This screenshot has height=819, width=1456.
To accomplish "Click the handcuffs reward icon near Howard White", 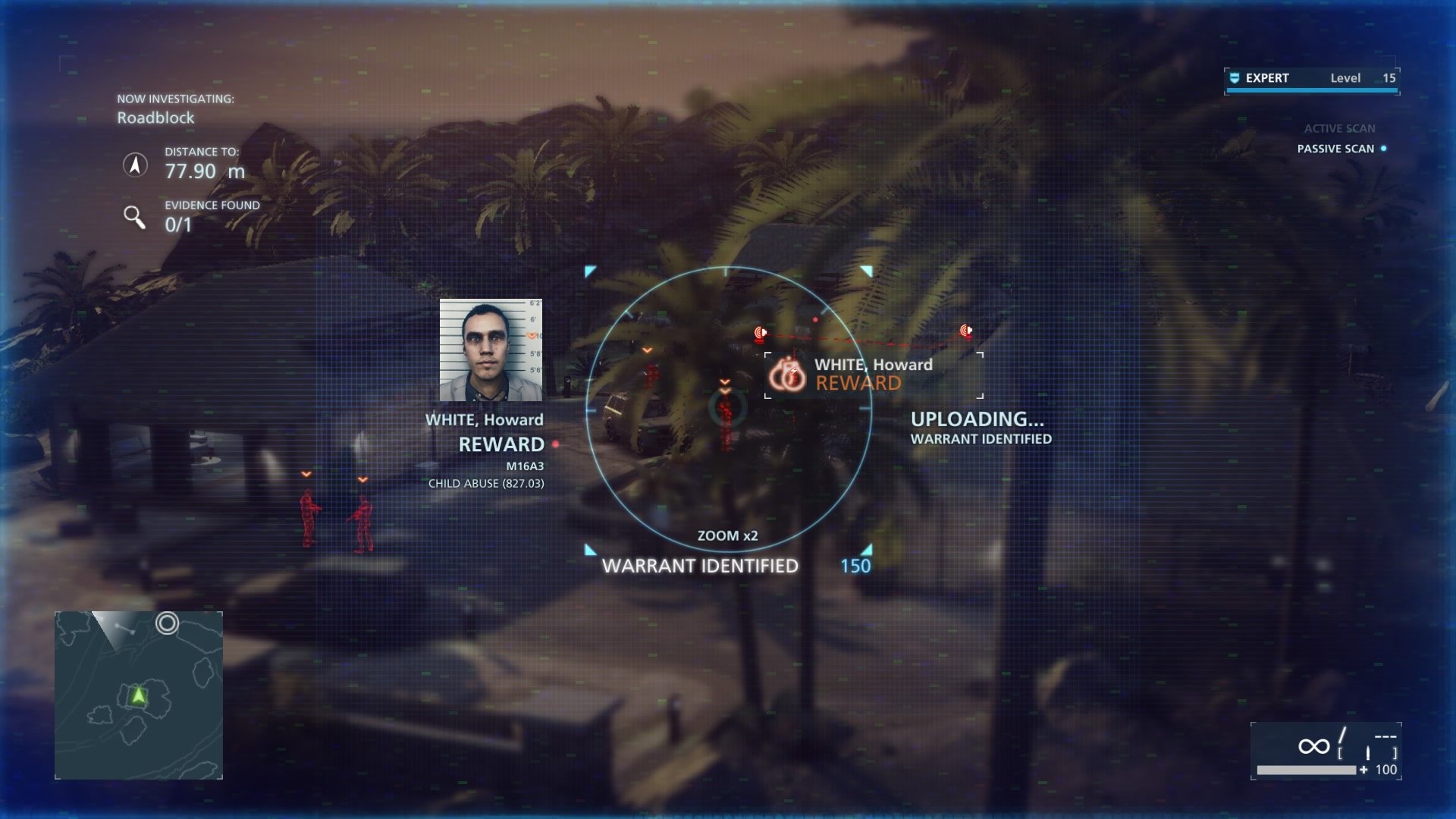I will pyautogui.click(x=786, y=375).
